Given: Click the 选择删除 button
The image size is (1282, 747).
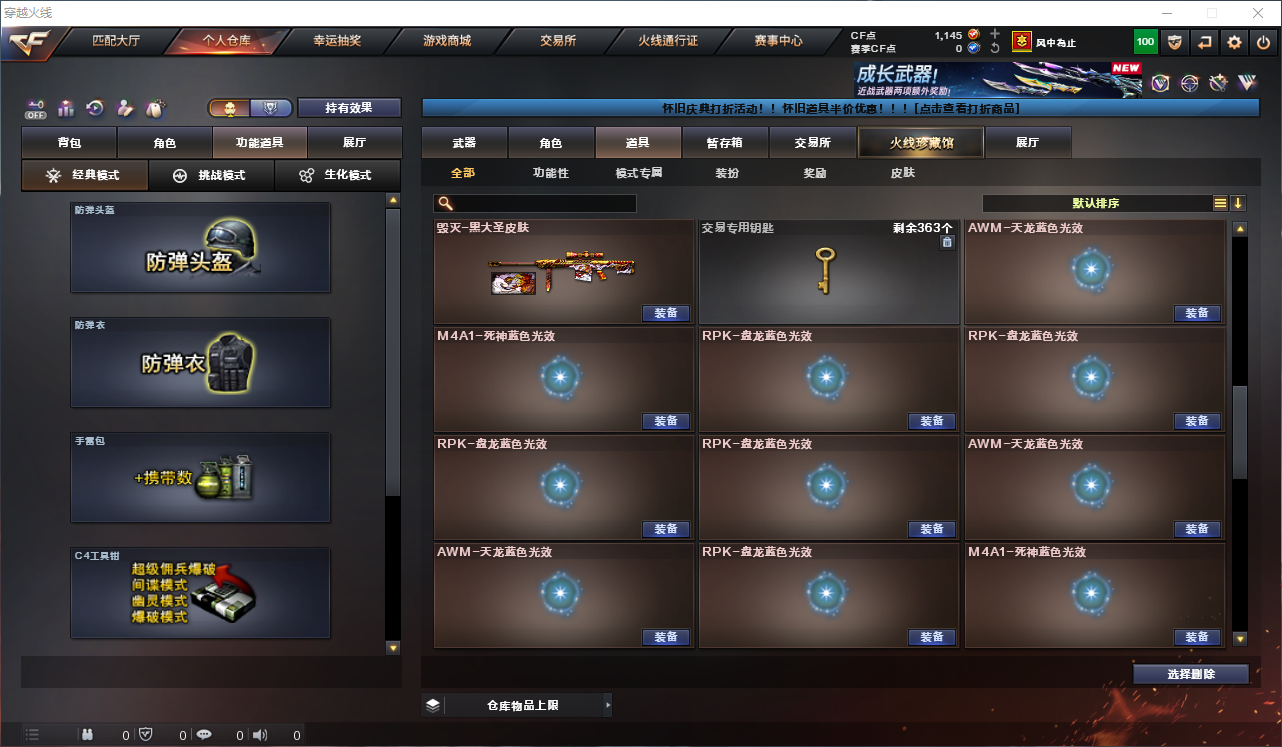Looking at the screenshot, I should pyautogui.click(x=1190, y=673).
